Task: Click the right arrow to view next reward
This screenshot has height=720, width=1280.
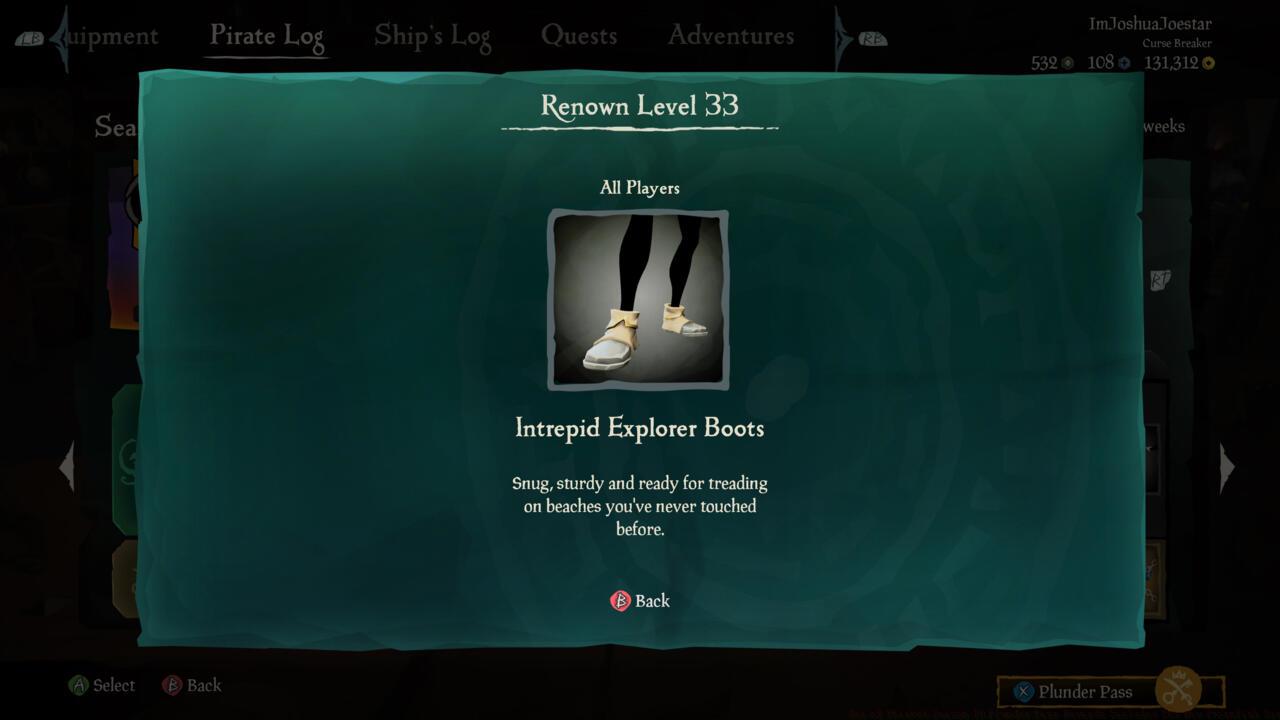Action: [x=1227, y=466]
